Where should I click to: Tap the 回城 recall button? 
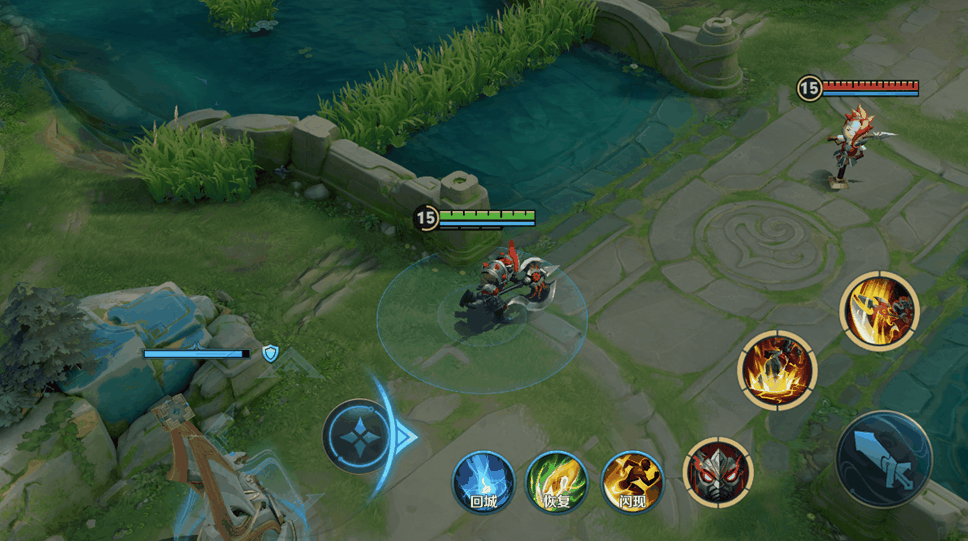[484, 481]
